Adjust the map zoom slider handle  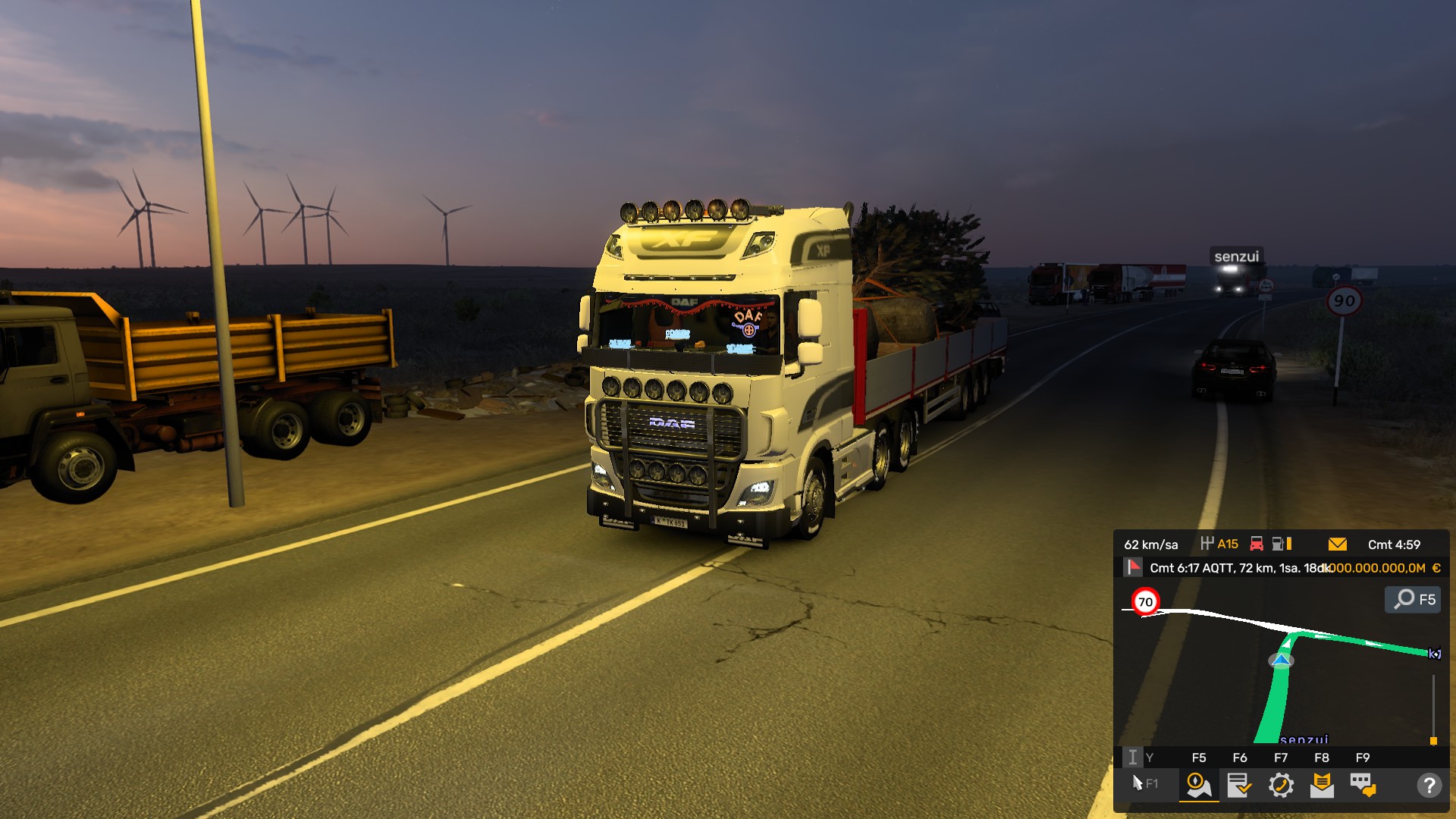pyautogui.click(x=1433, y=740)
